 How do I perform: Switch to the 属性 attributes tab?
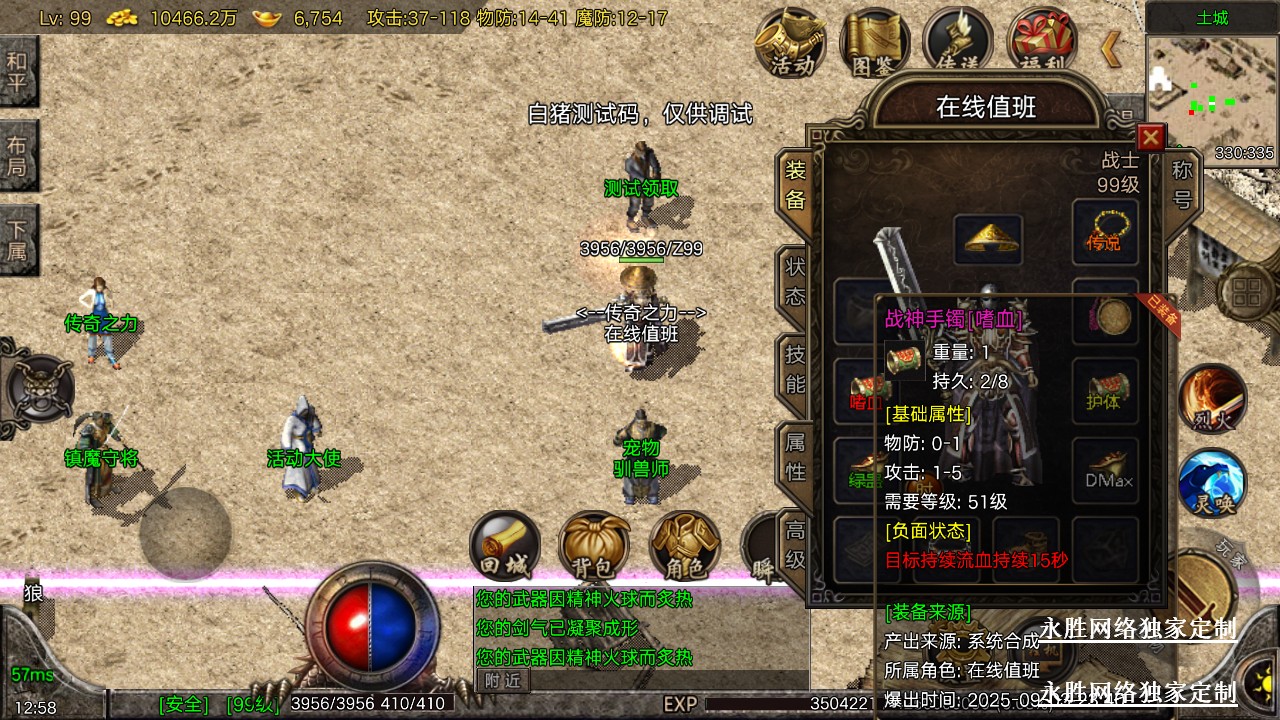coord(795,458)
